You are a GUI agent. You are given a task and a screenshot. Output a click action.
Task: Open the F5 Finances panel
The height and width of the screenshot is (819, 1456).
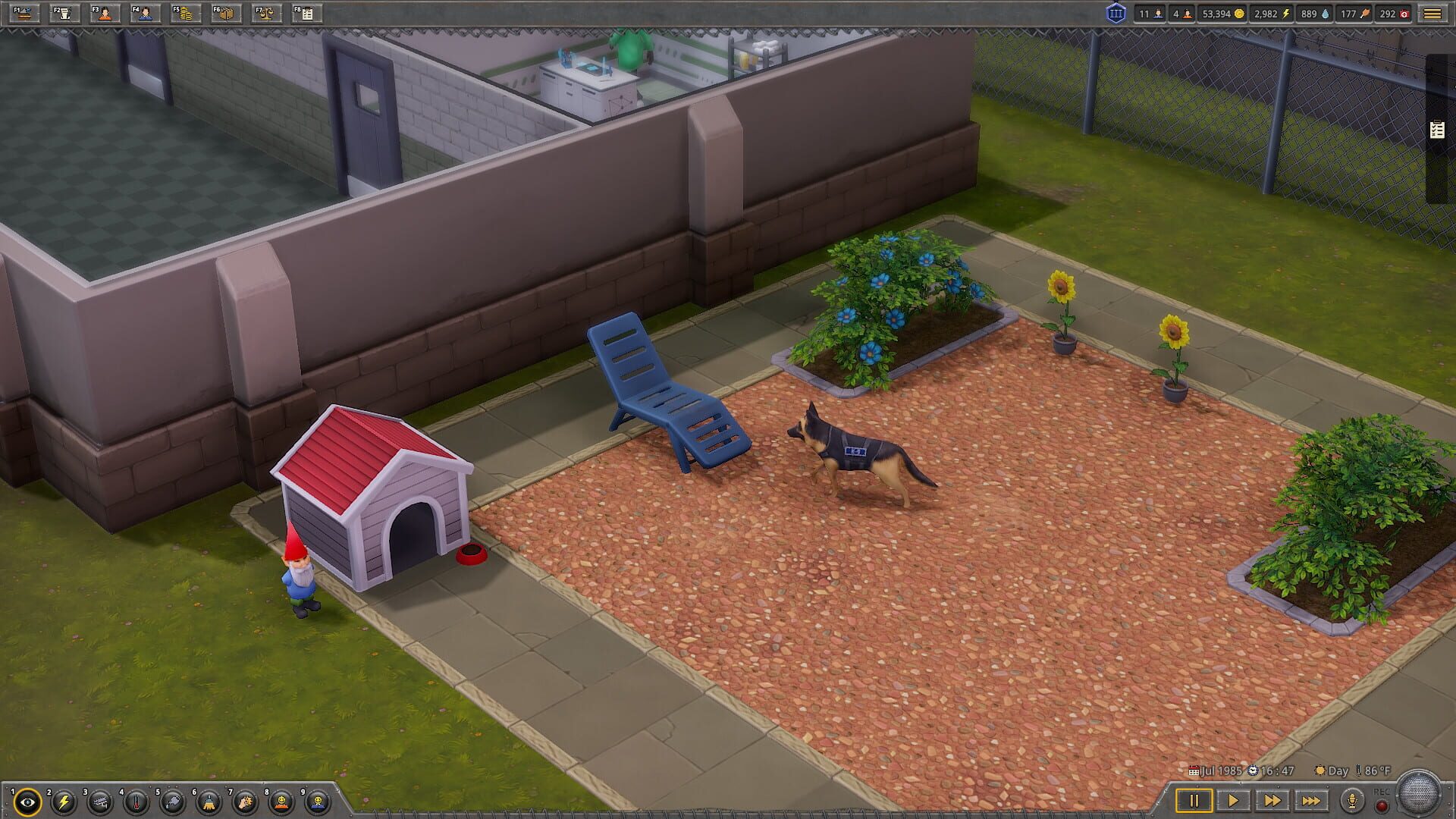[x=184, y=14]
